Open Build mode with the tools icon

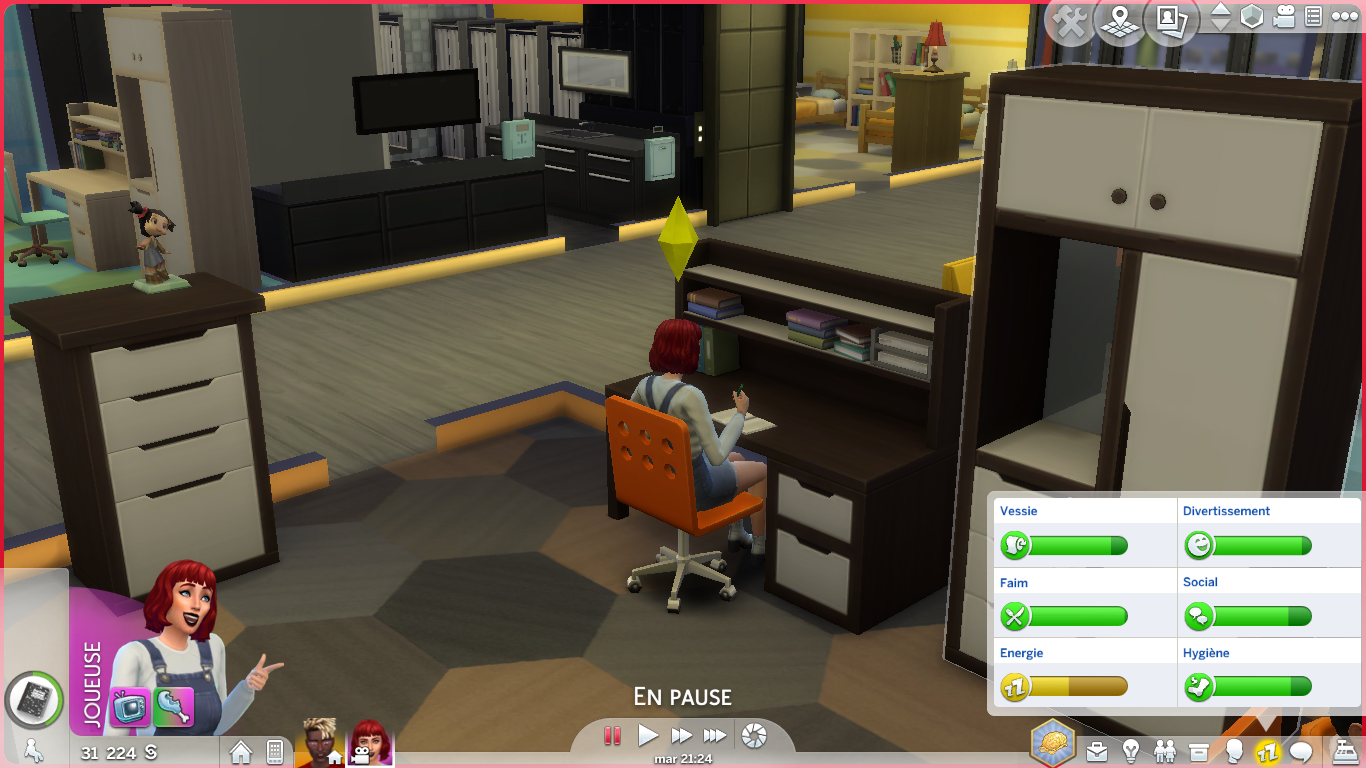(x=1071, y=22)
